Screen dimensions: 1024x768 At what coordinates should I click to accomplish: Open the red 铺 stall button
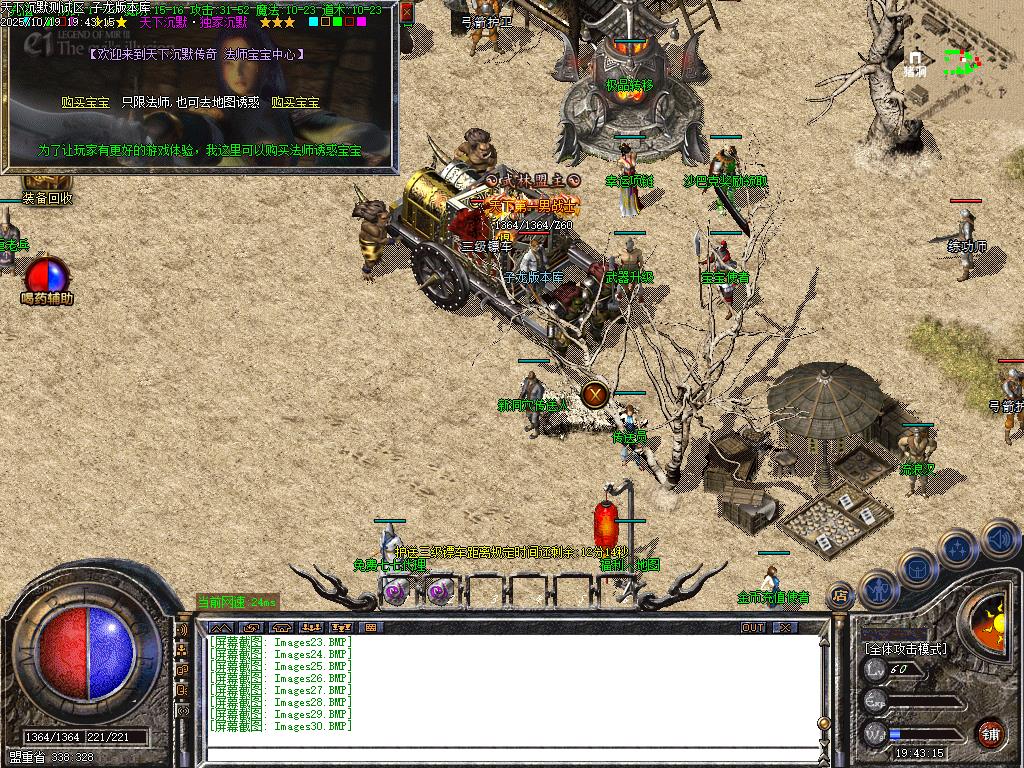pos(990,734)
